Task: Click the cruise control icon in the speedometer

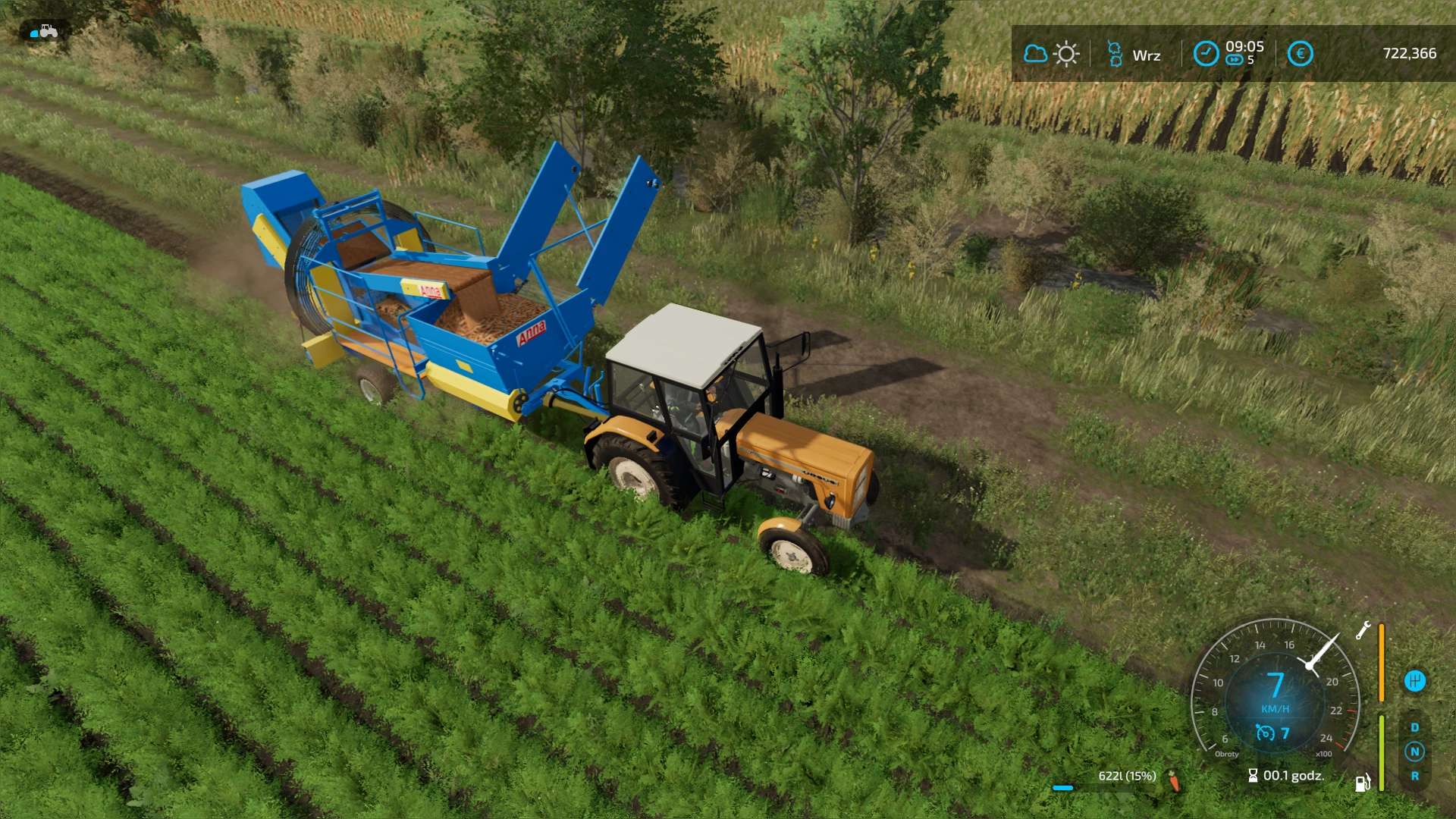Action: (x=1265, y=733)
